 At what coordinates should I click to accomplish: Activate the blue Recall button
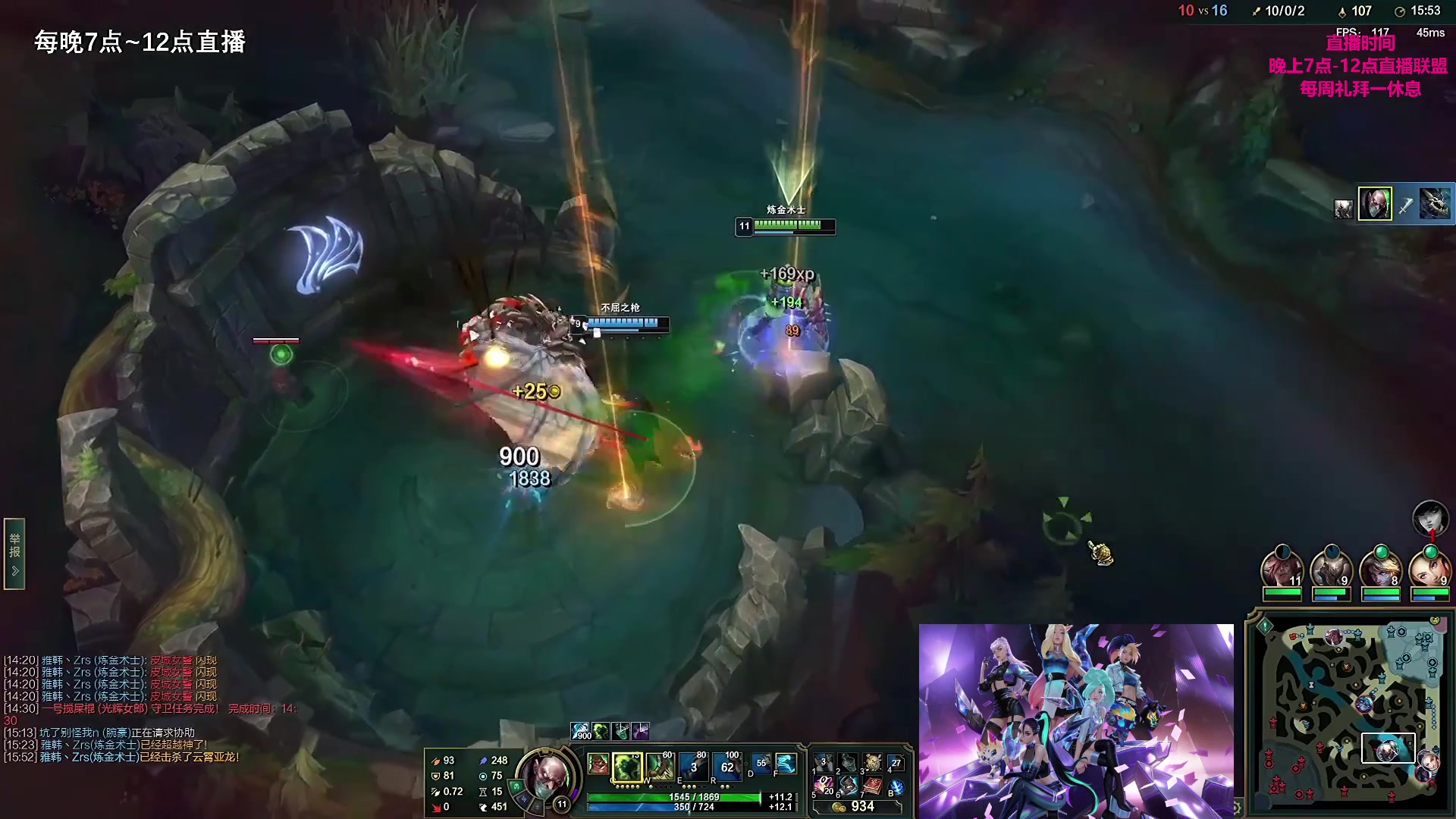click(896, 788)
